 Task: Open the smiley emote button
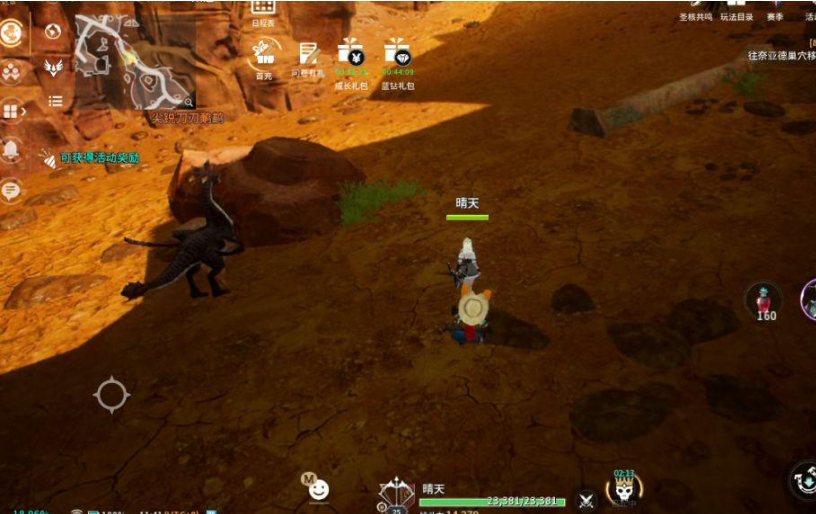tap(319, 489)
